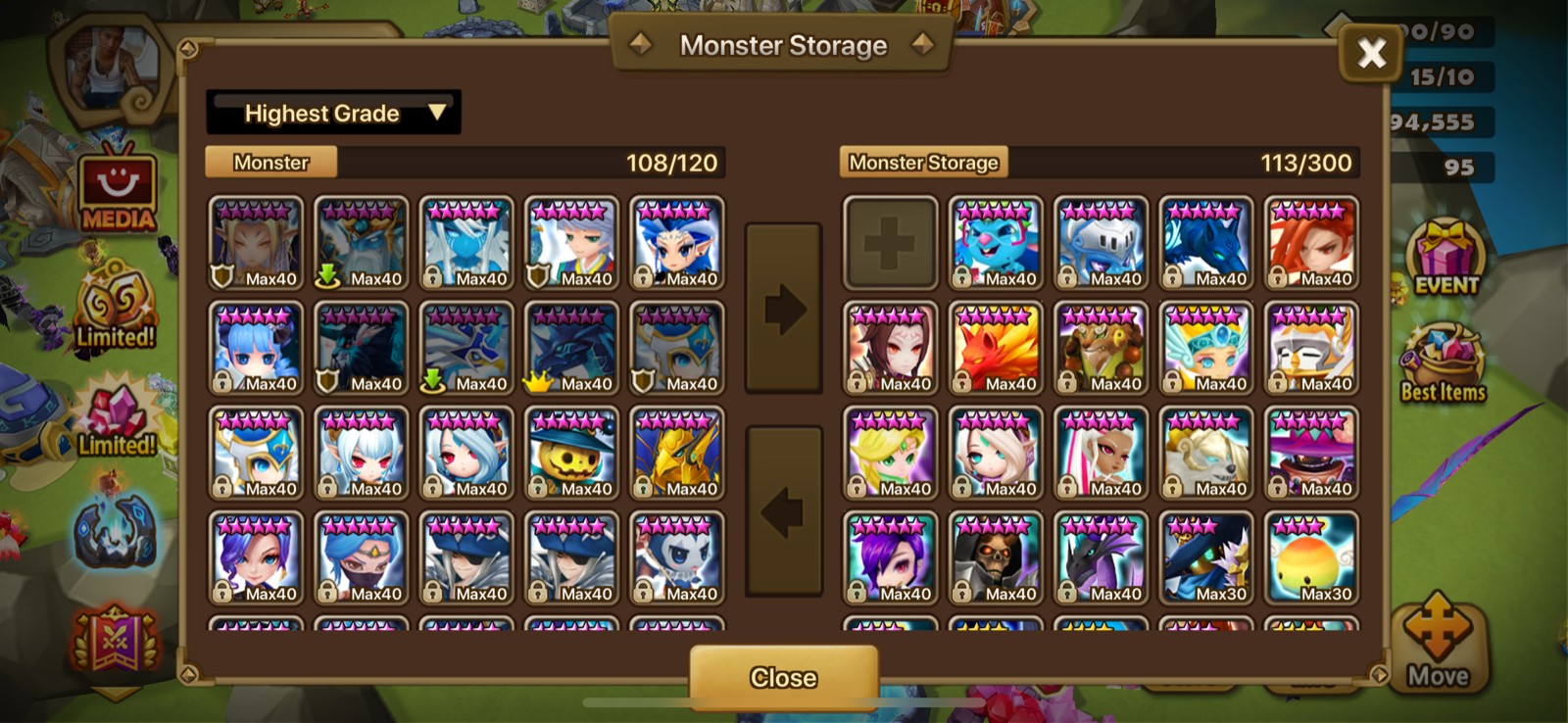Open the Highest Grade sort dropdown

333,112
